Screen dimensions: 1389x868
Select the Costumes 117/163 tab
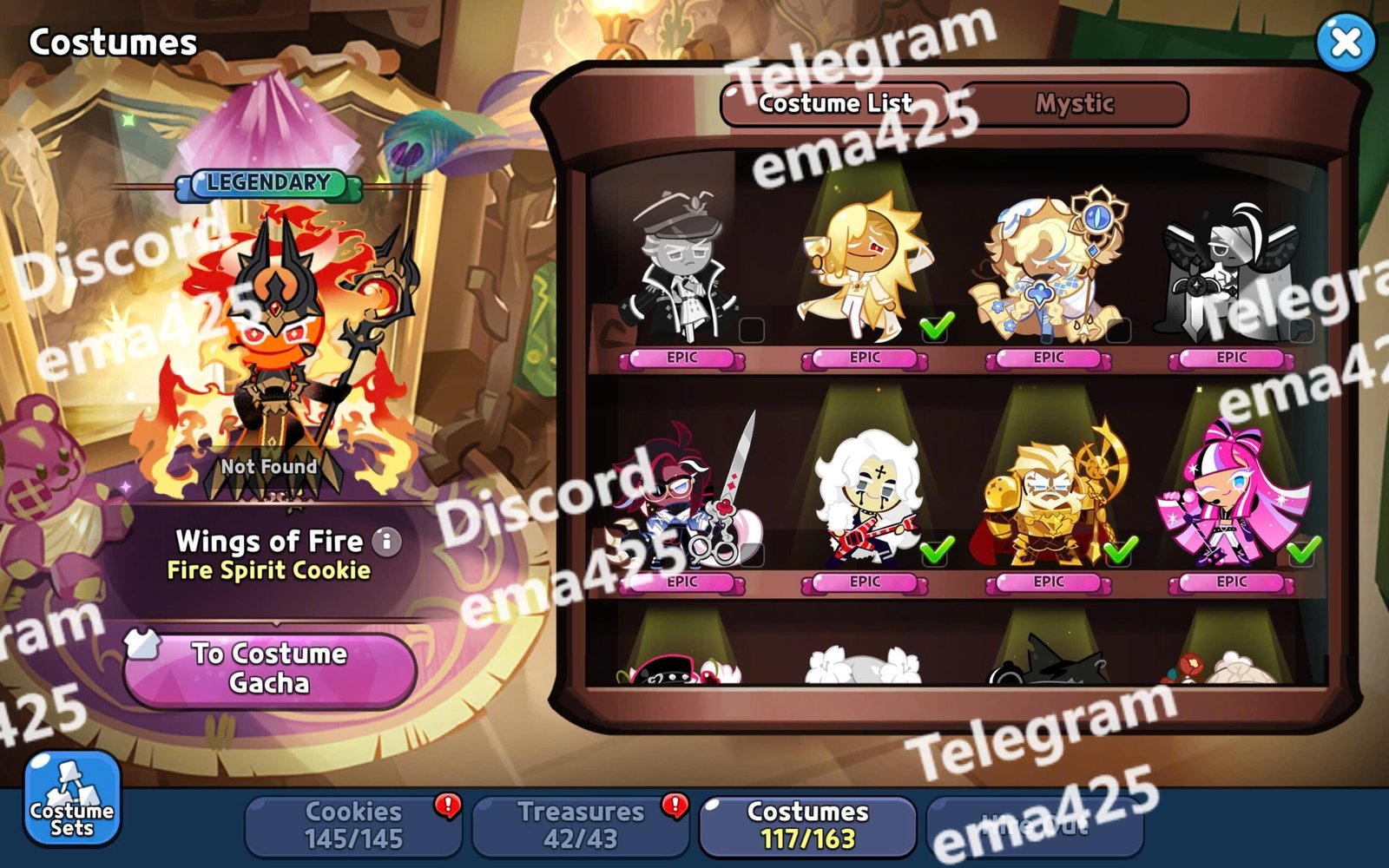[x=807, y=825]
